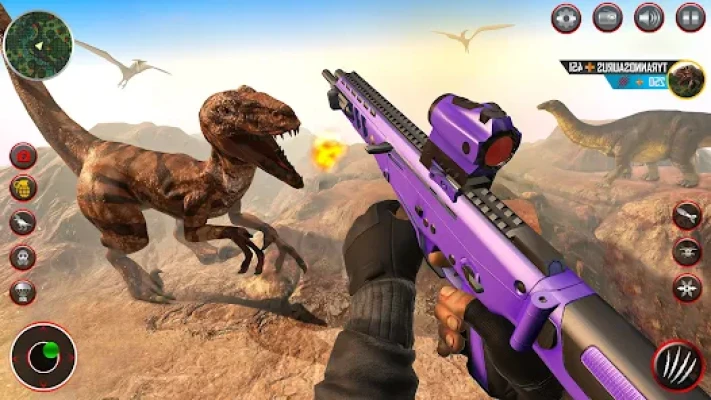Select the dinosaur silhouette icon
711x400 pixels.
coord(23,223)
